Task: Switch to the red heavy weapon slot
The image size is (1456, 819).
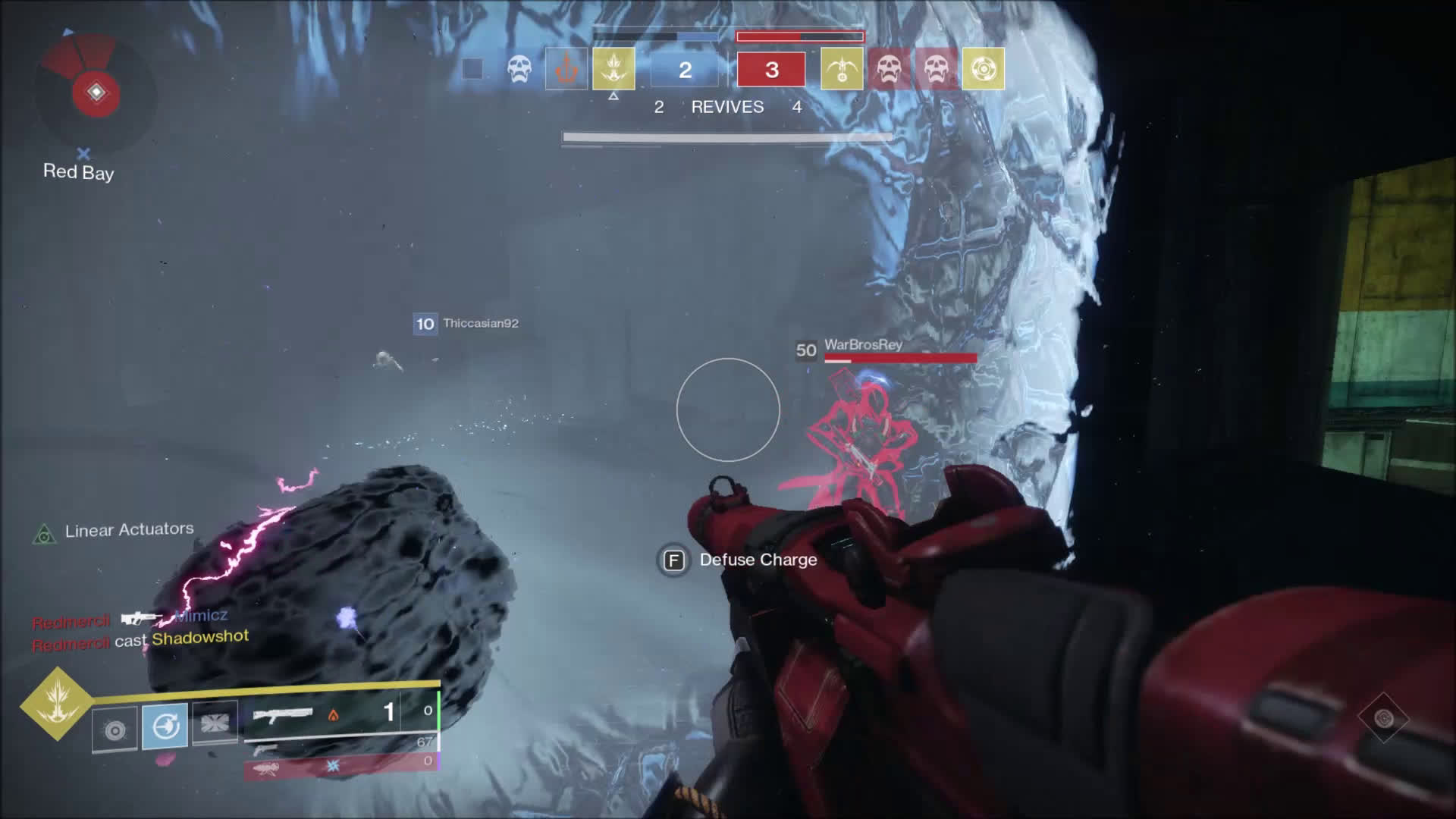Action: (340, 767)
